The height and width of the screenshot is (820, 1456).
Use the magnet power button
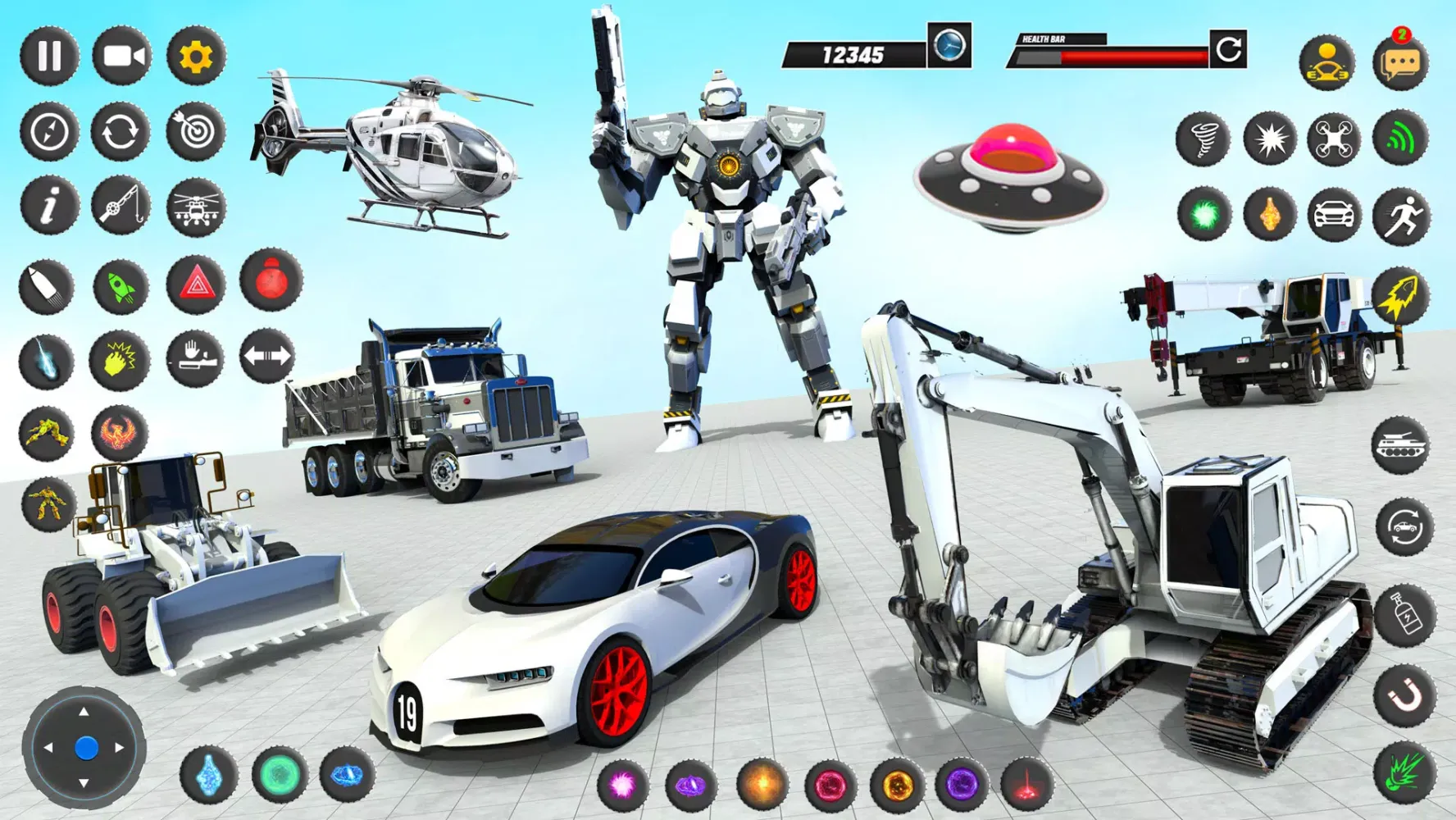pyautogui.click(x=1405, y=695)
